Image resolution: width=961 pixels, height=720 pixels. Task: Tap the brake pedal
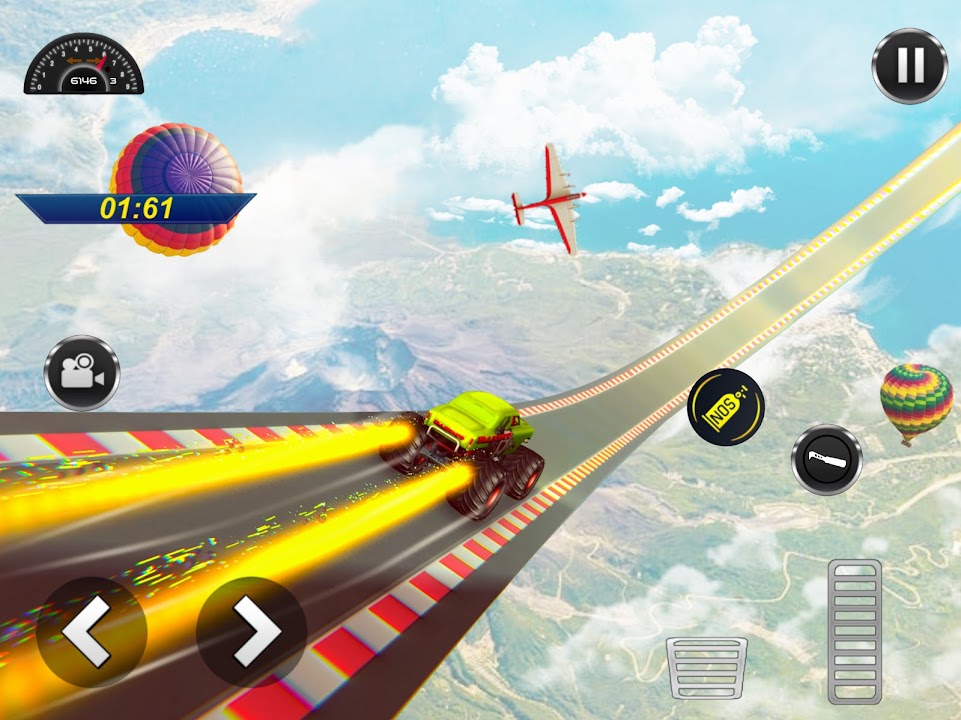[x=707, y=669]
